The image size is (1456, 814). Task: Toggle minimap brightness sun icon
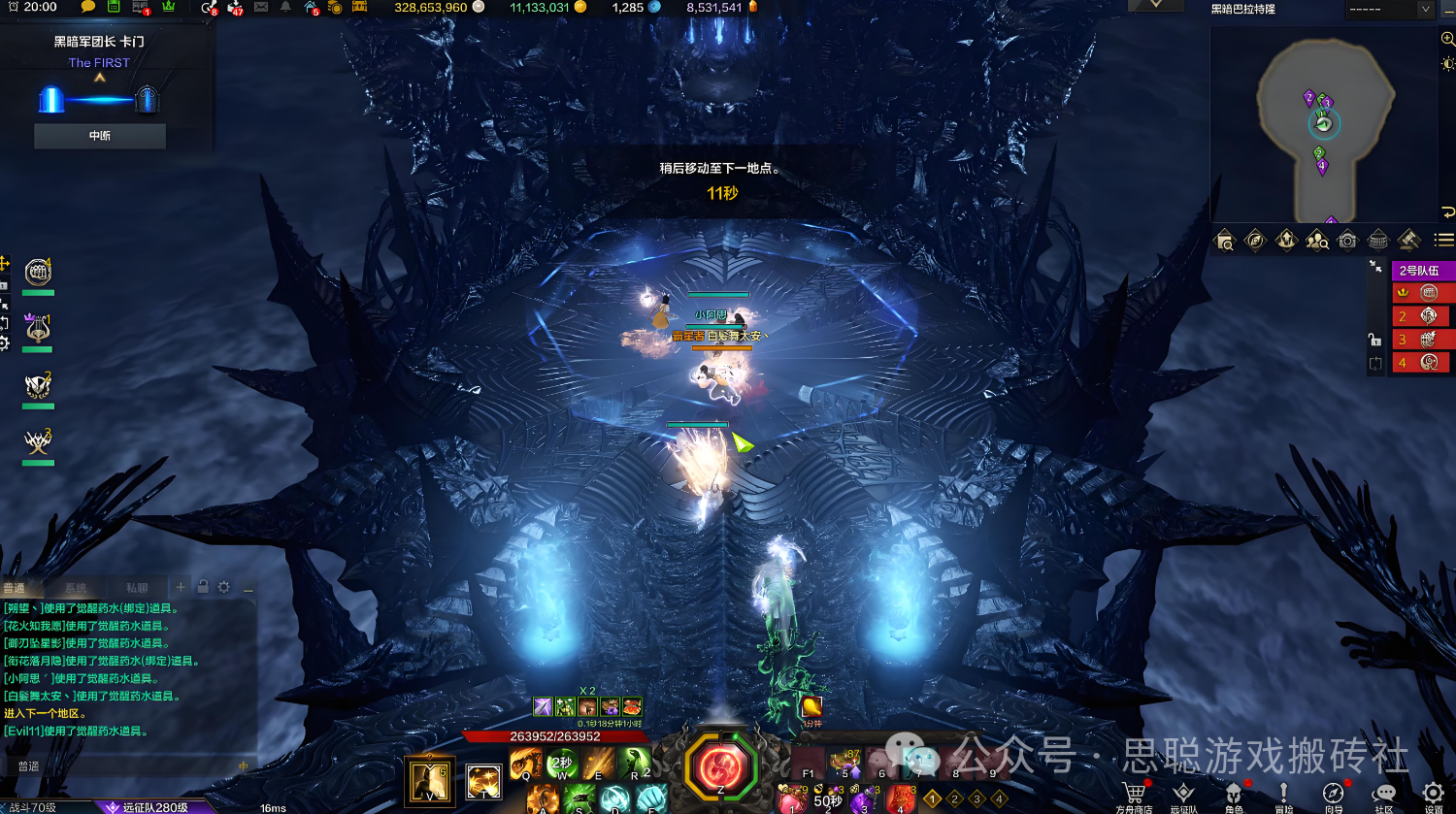coord(1447,63)
